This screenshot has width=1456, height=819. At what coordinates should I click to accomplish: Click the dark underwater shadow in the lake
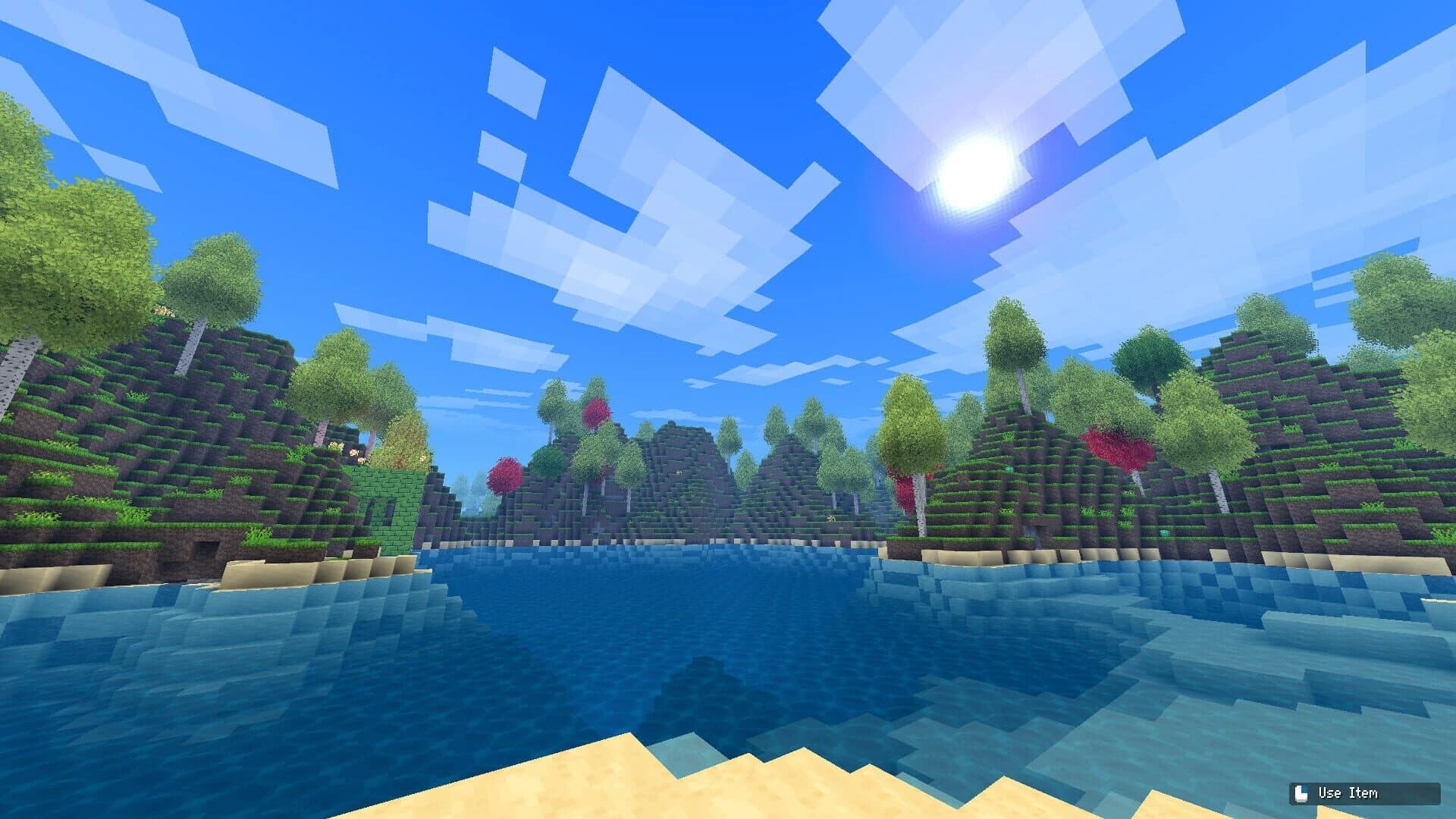[705, 682]
